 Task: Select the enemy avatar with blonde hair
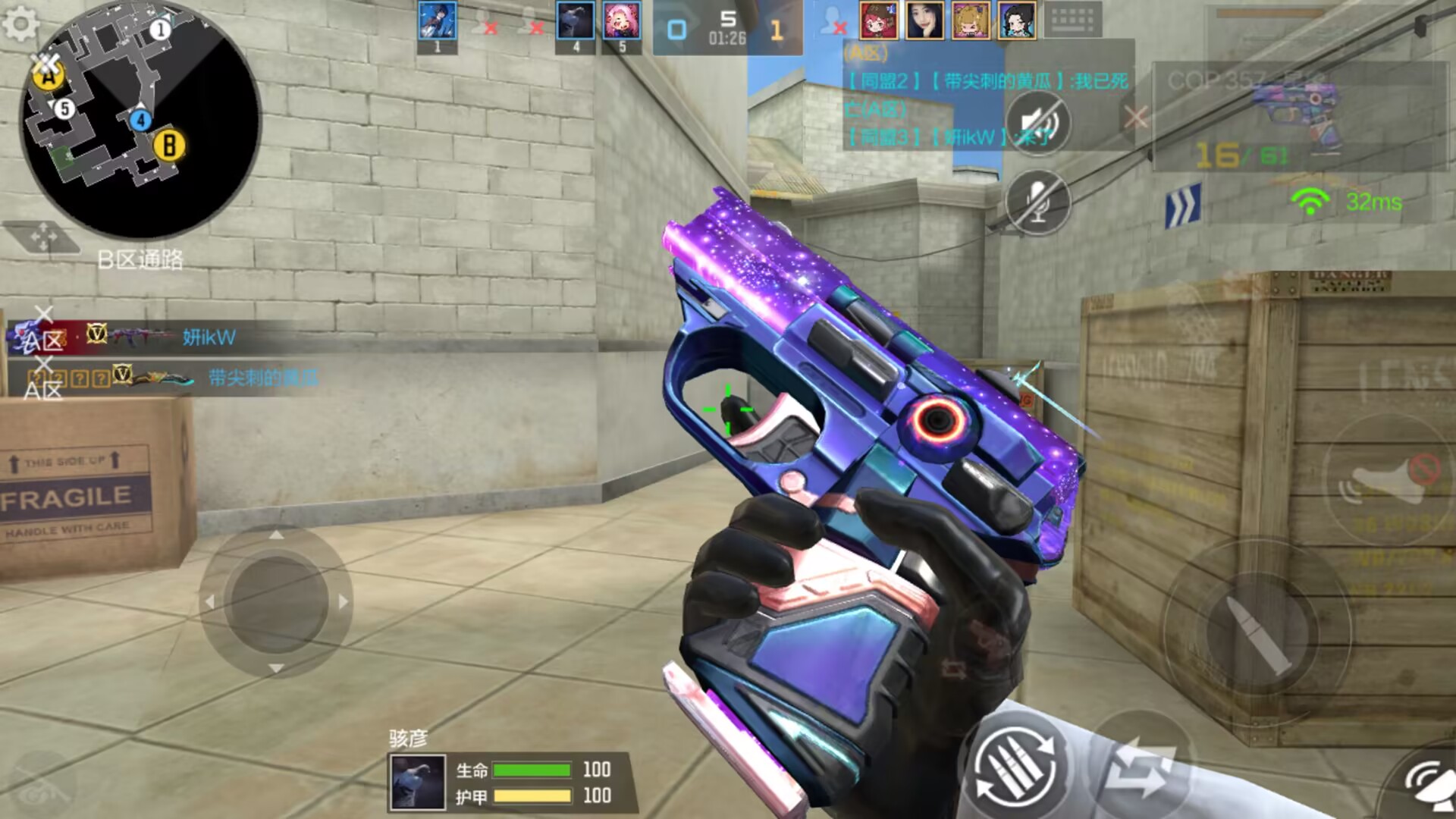pyautogui.click(x=971, y=20)
